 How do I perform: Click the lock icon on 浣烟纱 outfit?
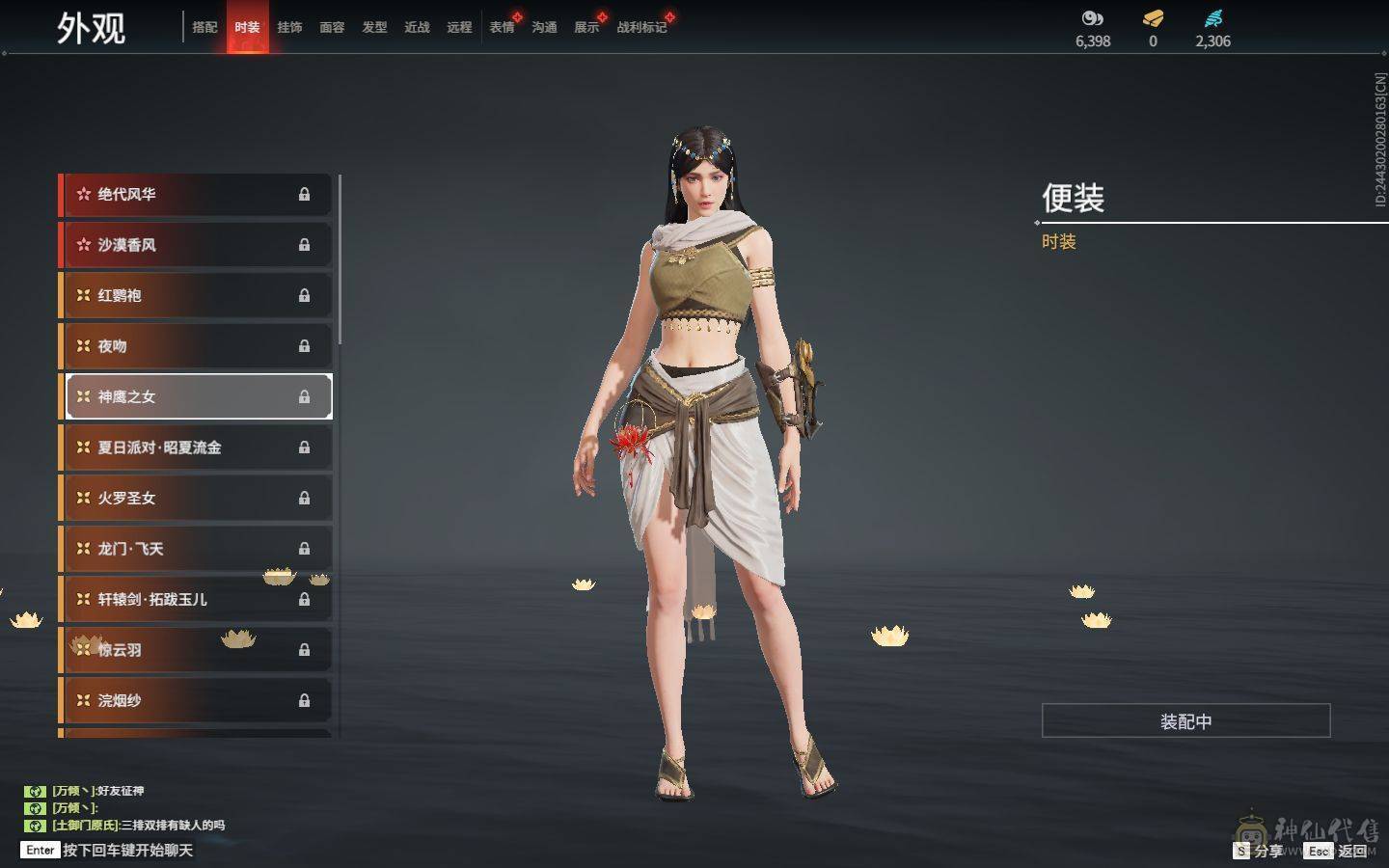pyautogui.click(x=305, y=700)
